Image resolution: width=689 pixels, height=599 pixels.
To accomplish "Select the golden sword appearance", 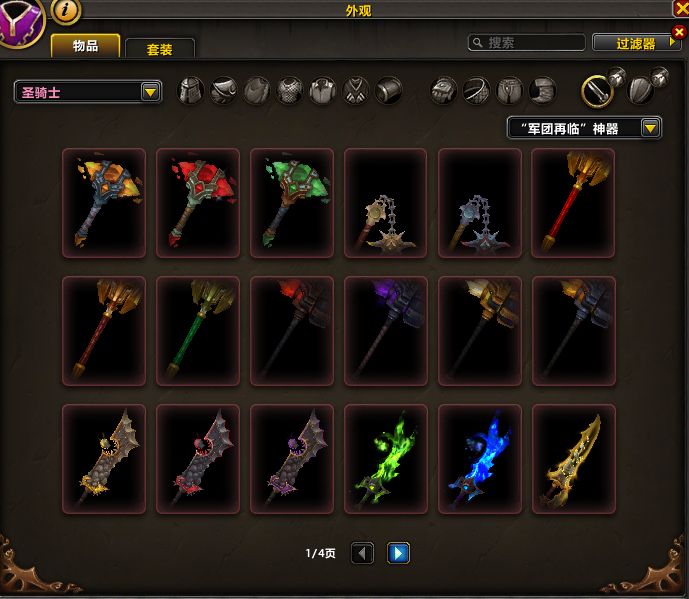I will [573, 459].
